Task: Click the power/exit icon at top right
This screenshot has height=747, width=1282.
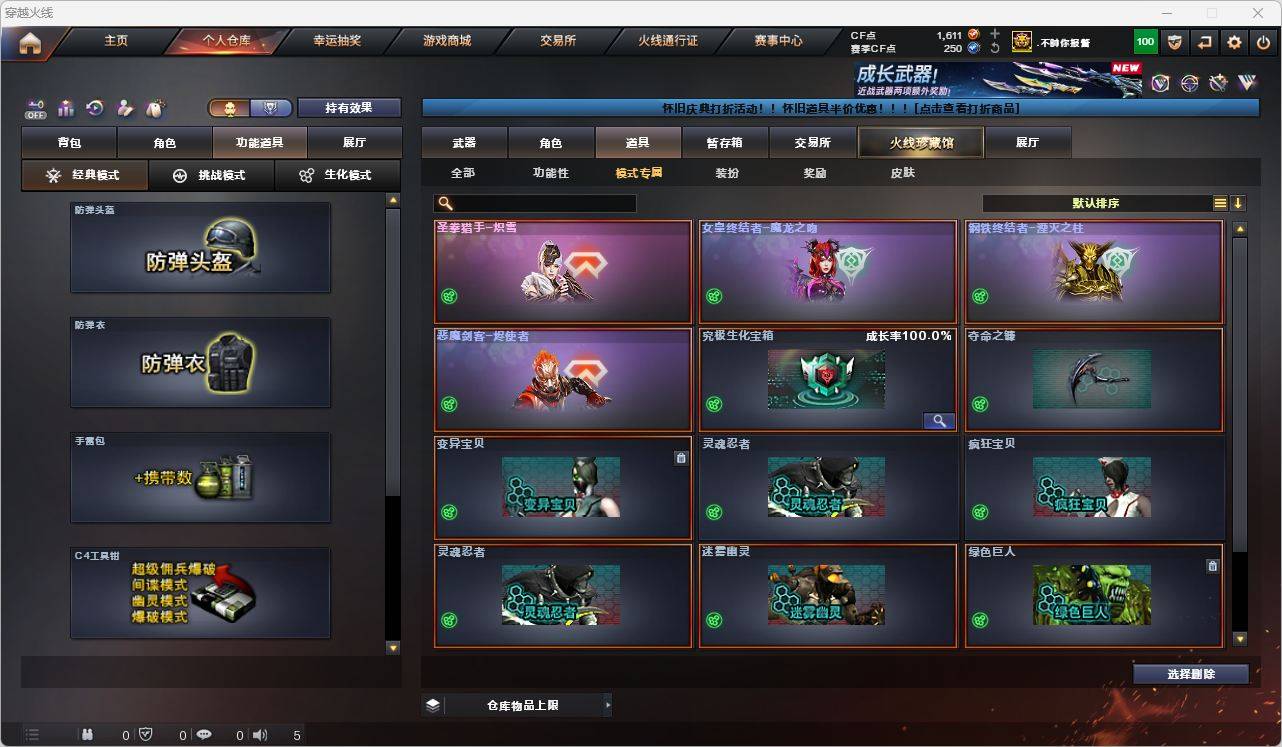Action: 1262,41
